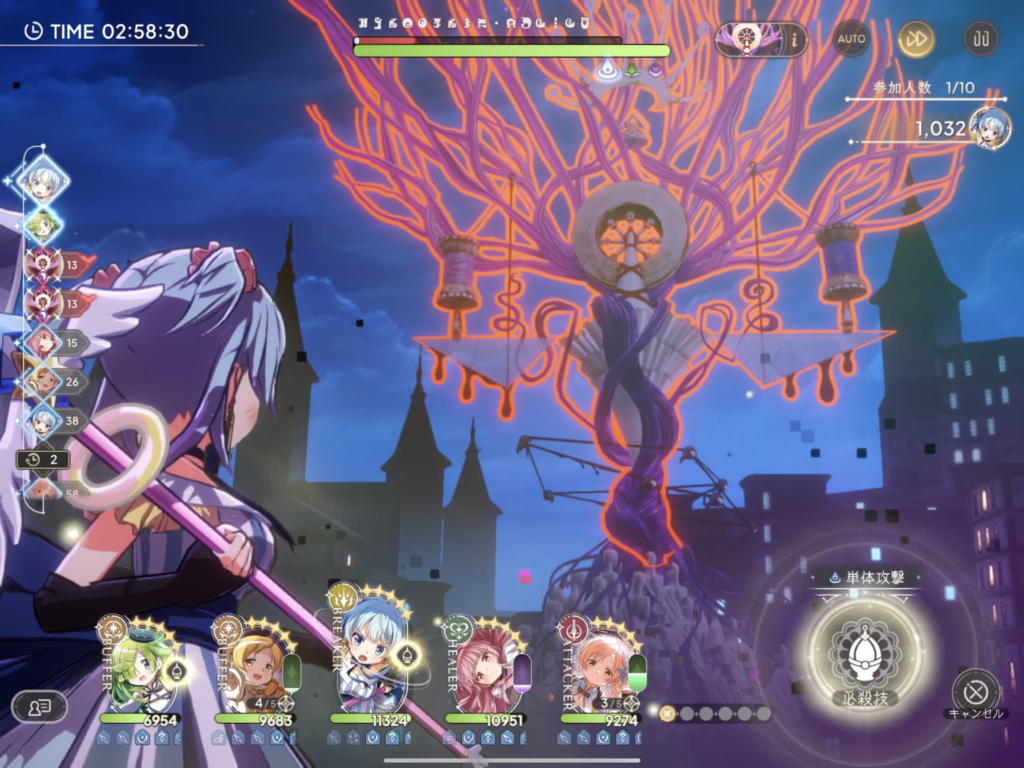1024x768 pixels.
Task: Tap the fast-forward speed button
Action: [x=915, y=39]
